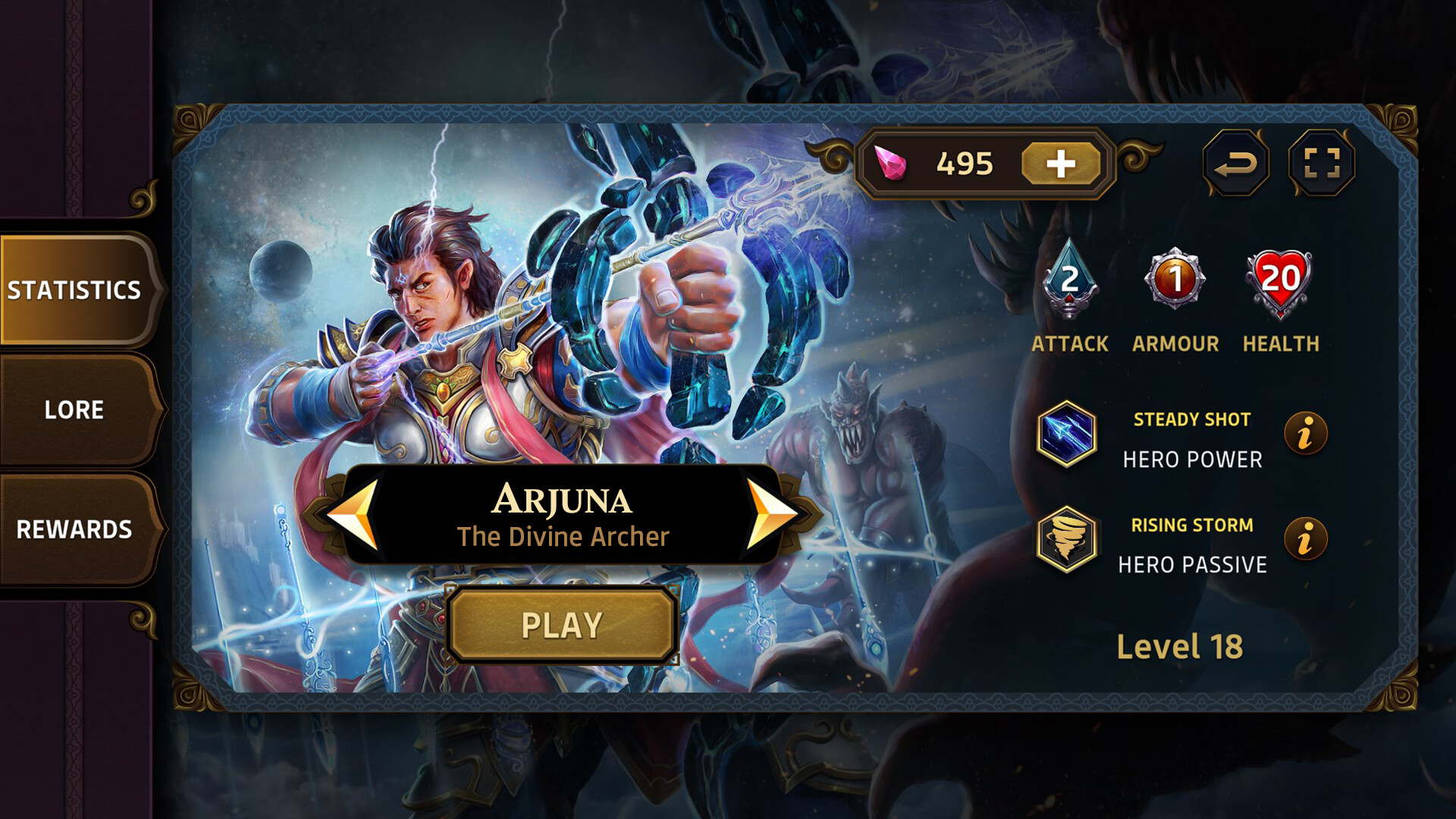Click the gem count display showing 495
Viewport: 1456px width, 819px height.
pos(965,160)
